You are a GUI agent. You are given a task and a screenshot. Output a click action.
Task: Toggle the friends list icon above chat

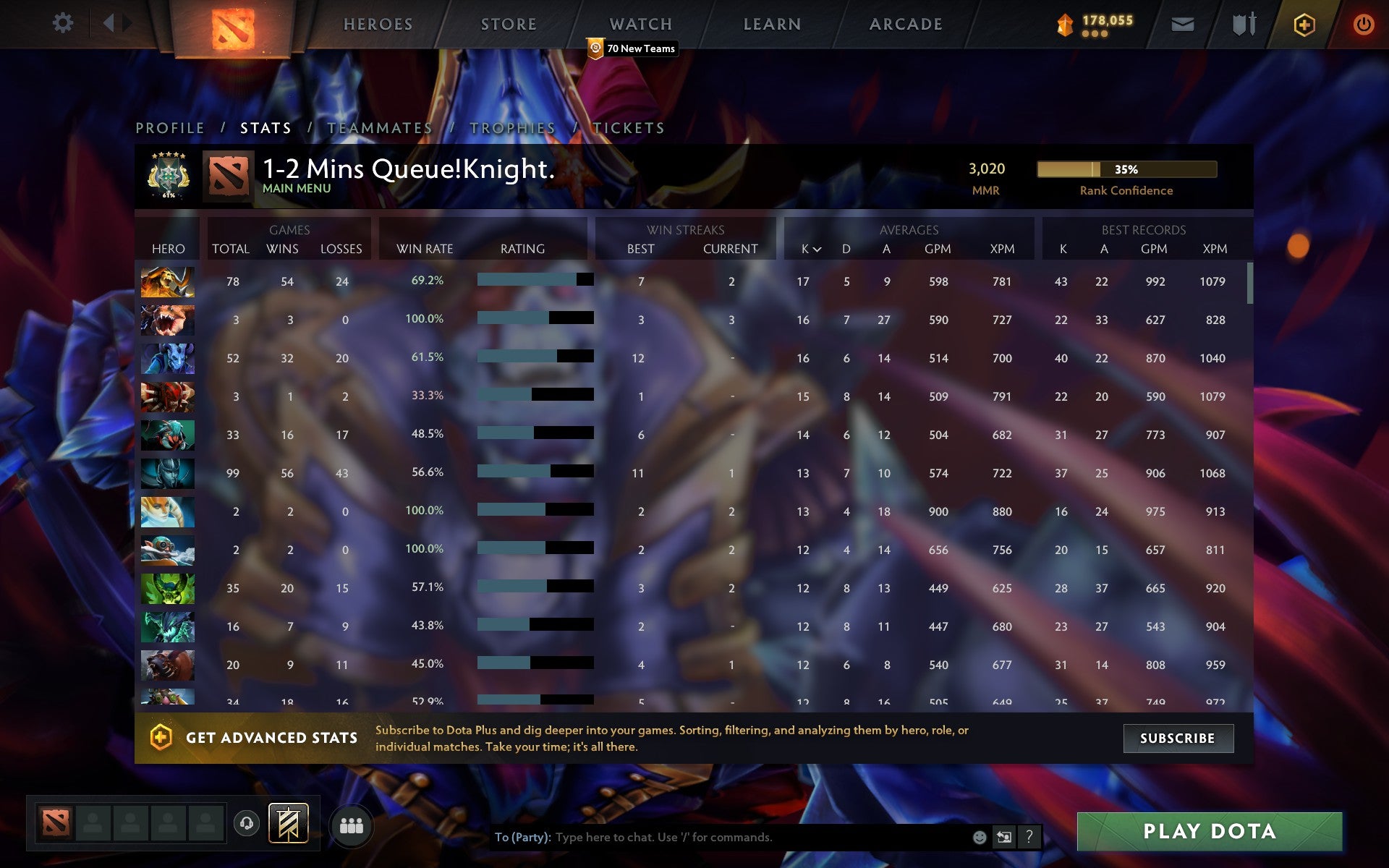tap(352, 823)
